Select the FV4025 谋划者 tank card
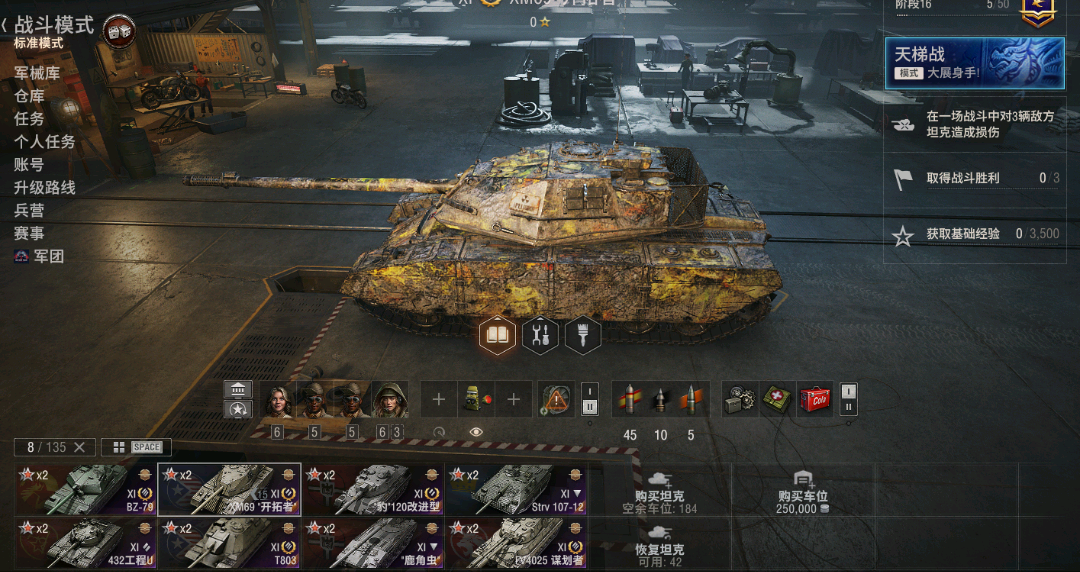The width and height of the screenshot is (1080, 572). 516,543
